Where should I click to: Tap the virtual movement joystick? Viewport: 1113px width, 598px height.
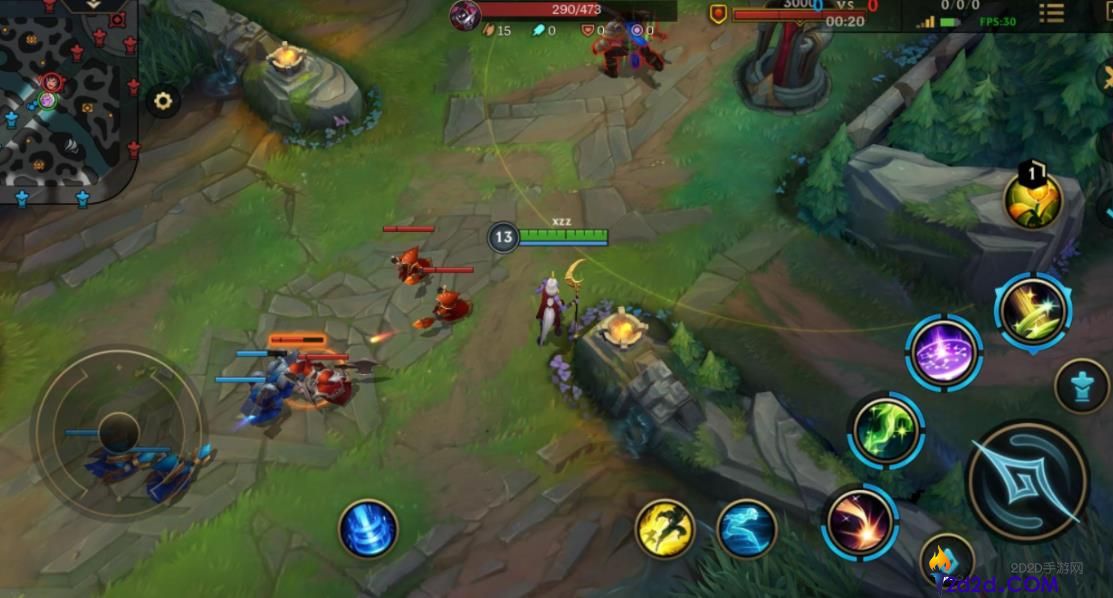[118, 431]
